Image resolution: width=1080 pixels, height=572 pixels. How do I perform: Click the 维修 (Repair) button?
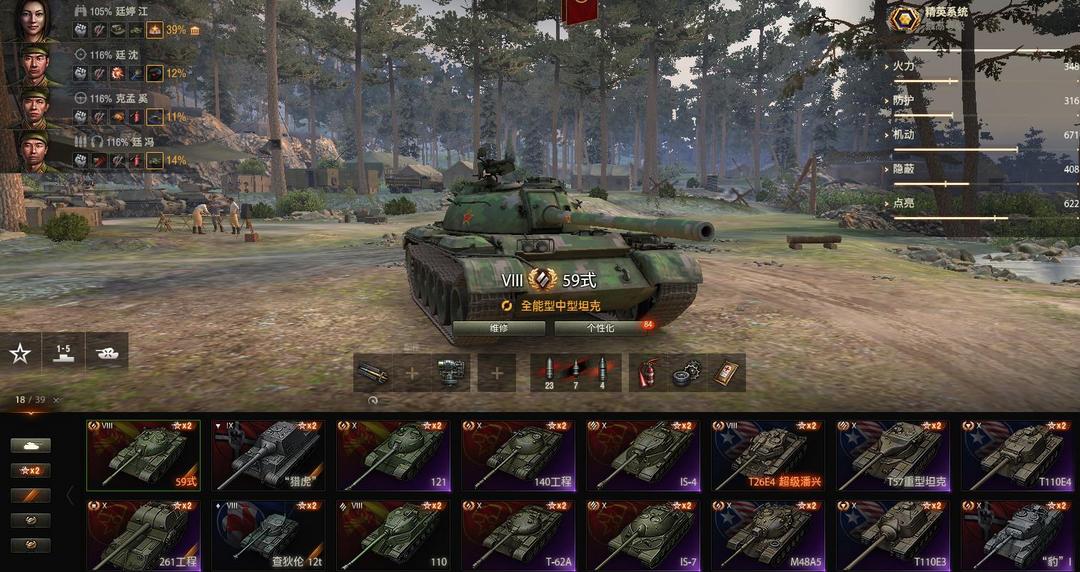[x=499, y=327]
